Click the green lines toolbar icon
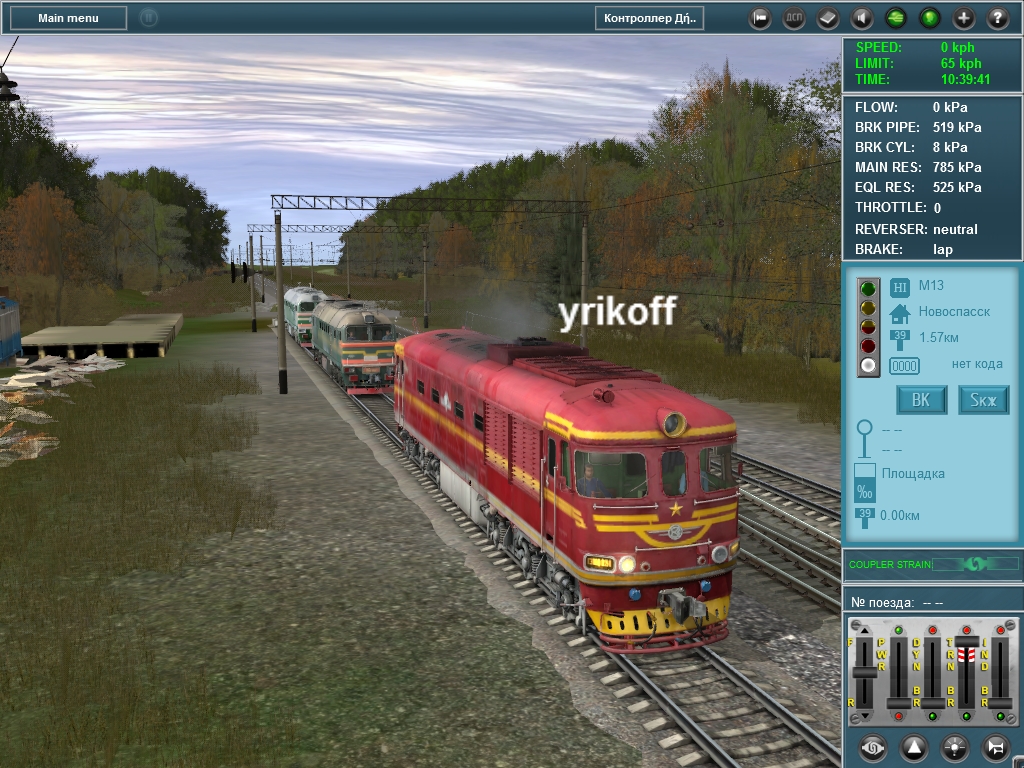The height and width of the screenshot is (768, 1024). click(x=896, y=18)
